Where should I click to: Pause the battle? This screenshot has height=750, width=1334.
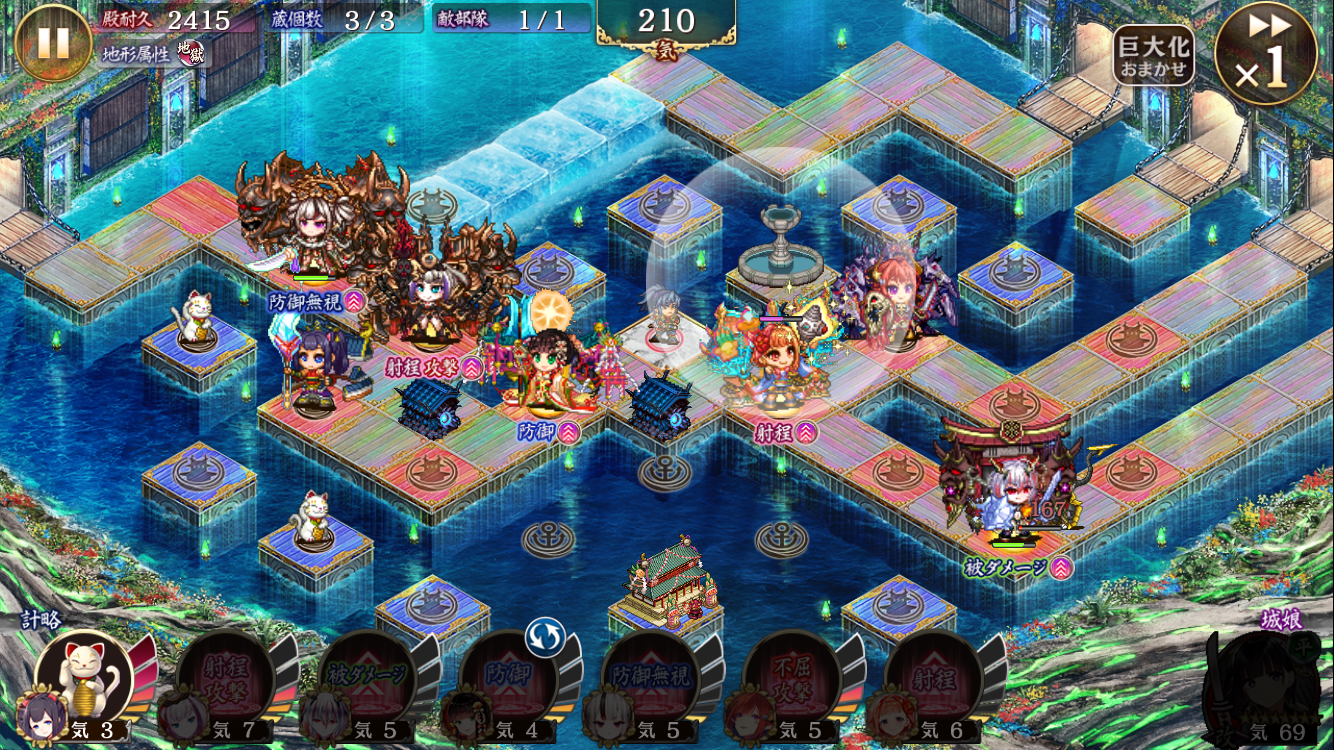pyautogui.click(x=53, y=43)
